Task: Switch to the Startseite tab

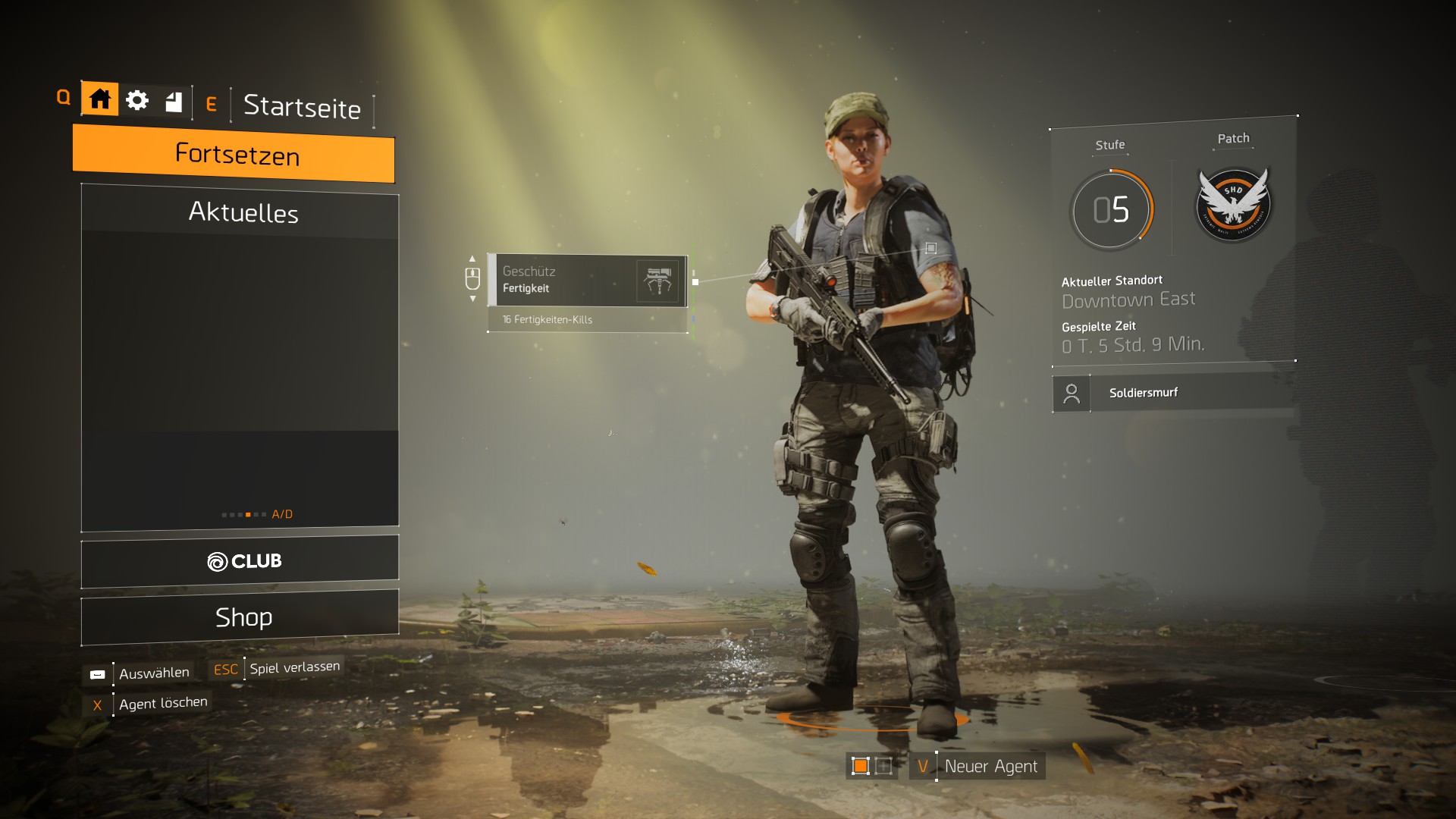Action: (301, 108)
